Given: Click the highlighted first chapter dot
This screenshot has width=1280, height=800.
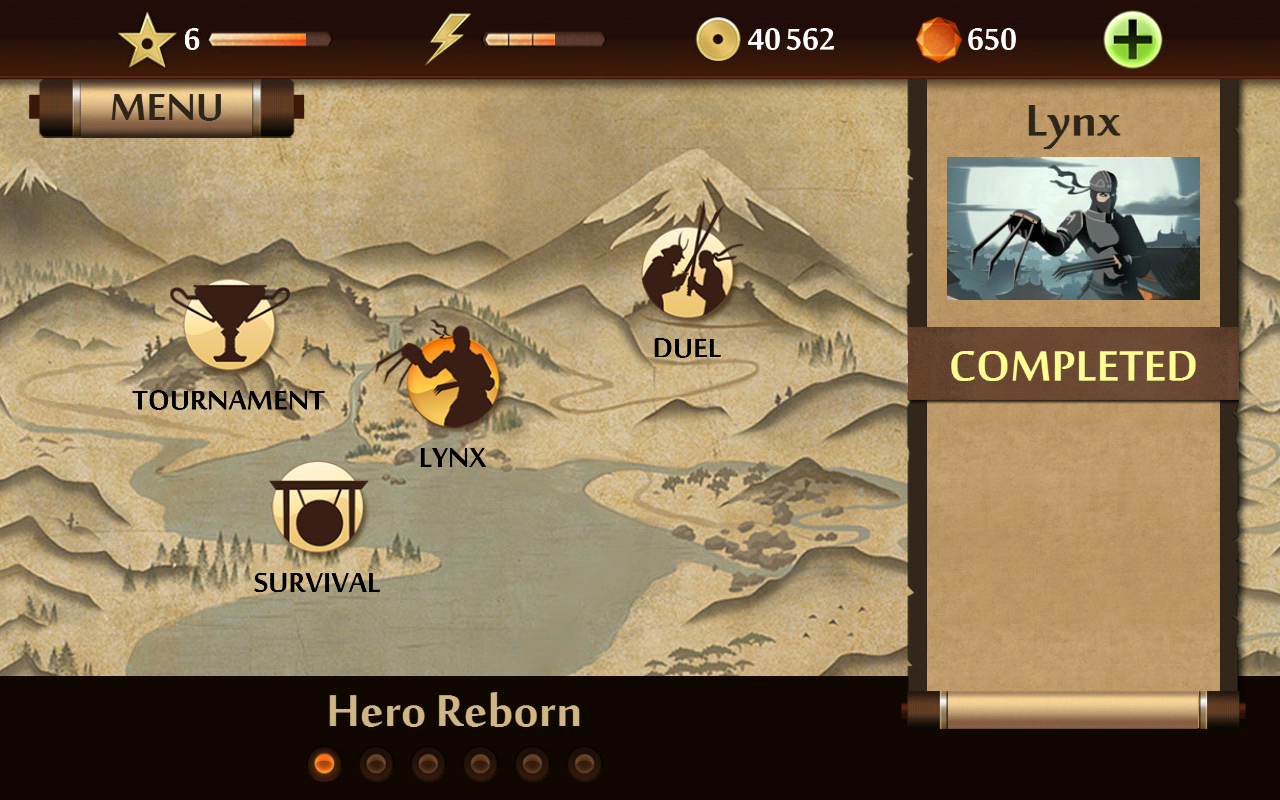Looking at the screenshot, I should 324,765.
